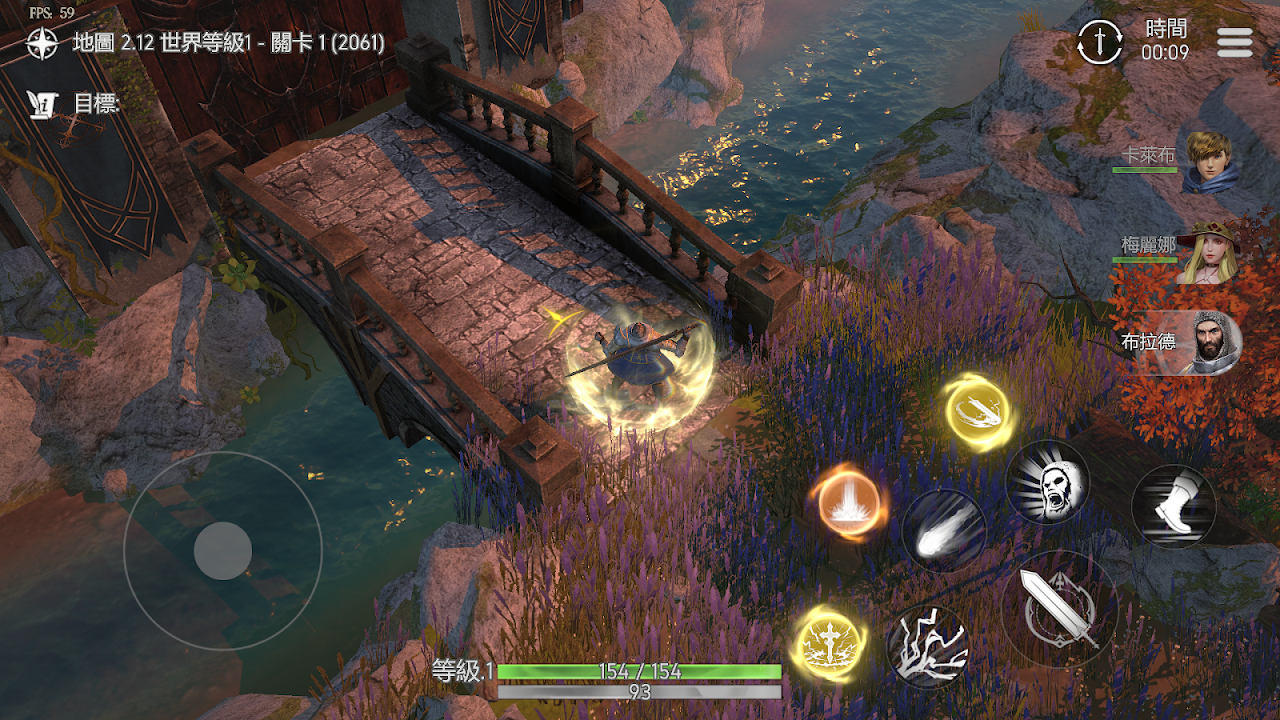The image size is (1280, 720).
Task: Open the hamburger menu
Action: coord(1235,42)
